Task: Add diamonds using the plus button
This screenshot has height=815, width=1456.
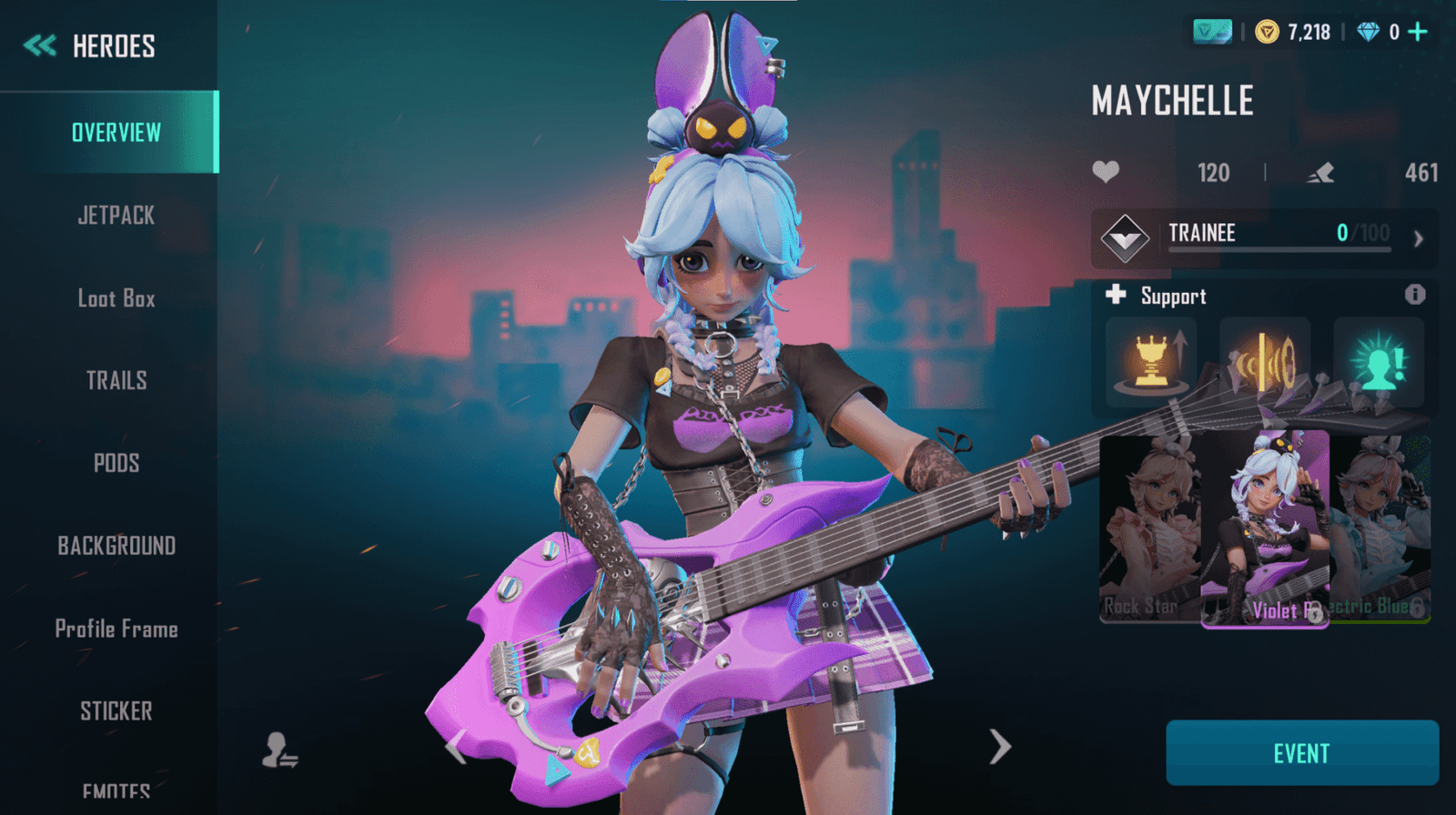Action: [1416, 32]
